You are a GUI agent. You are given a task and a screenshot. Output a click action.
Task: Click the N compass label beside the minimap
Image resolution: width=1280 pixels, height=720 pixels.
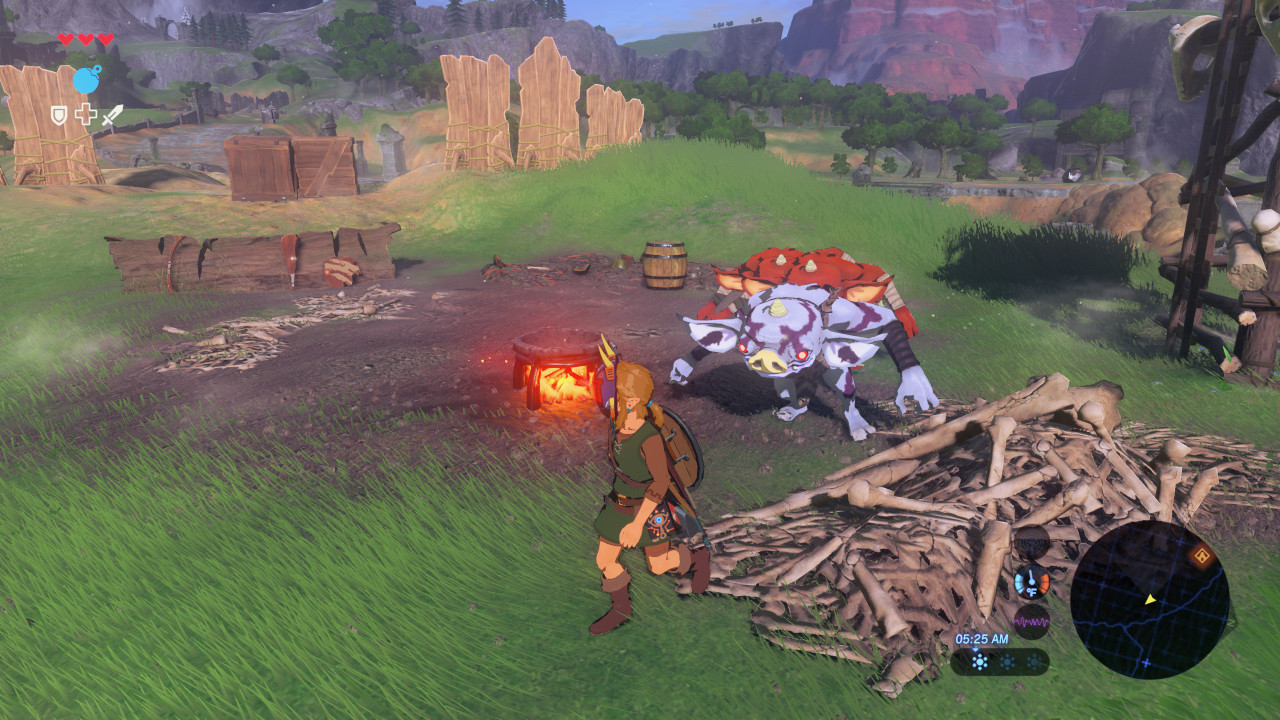coord(1232,622)
